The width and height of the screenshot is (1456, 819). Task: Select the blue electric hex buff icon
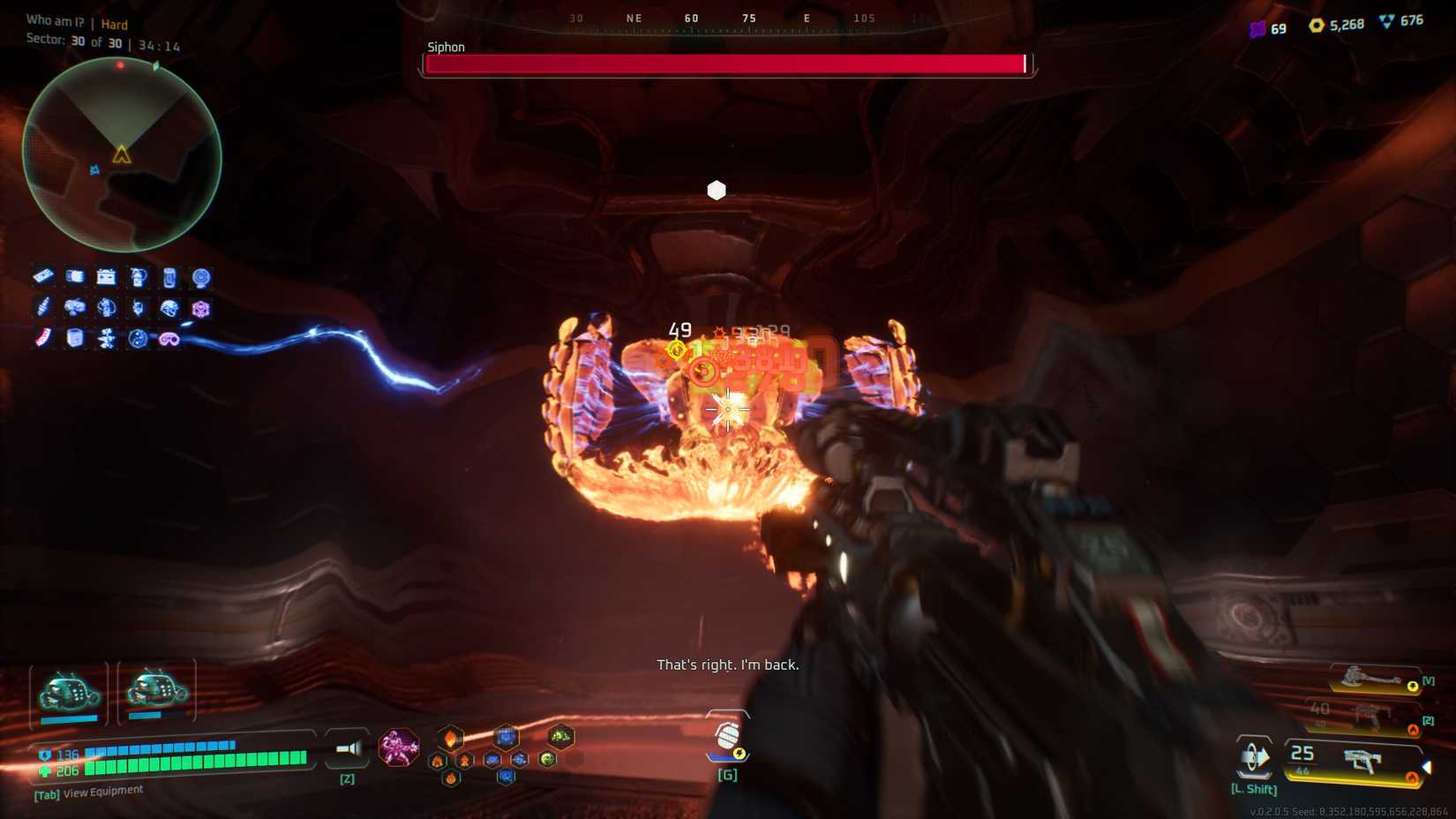point(507,736)
